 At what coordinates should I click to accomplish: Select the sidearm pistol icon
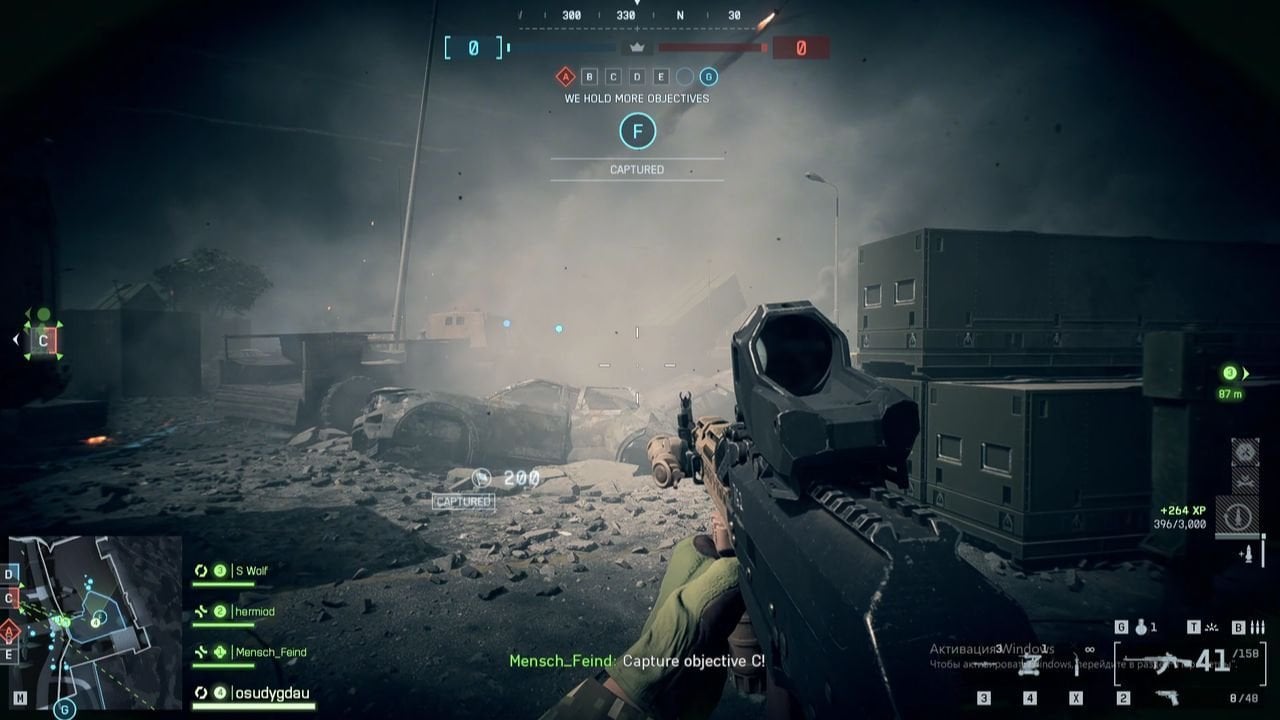pyautogui.click(x=1166, y=697)
